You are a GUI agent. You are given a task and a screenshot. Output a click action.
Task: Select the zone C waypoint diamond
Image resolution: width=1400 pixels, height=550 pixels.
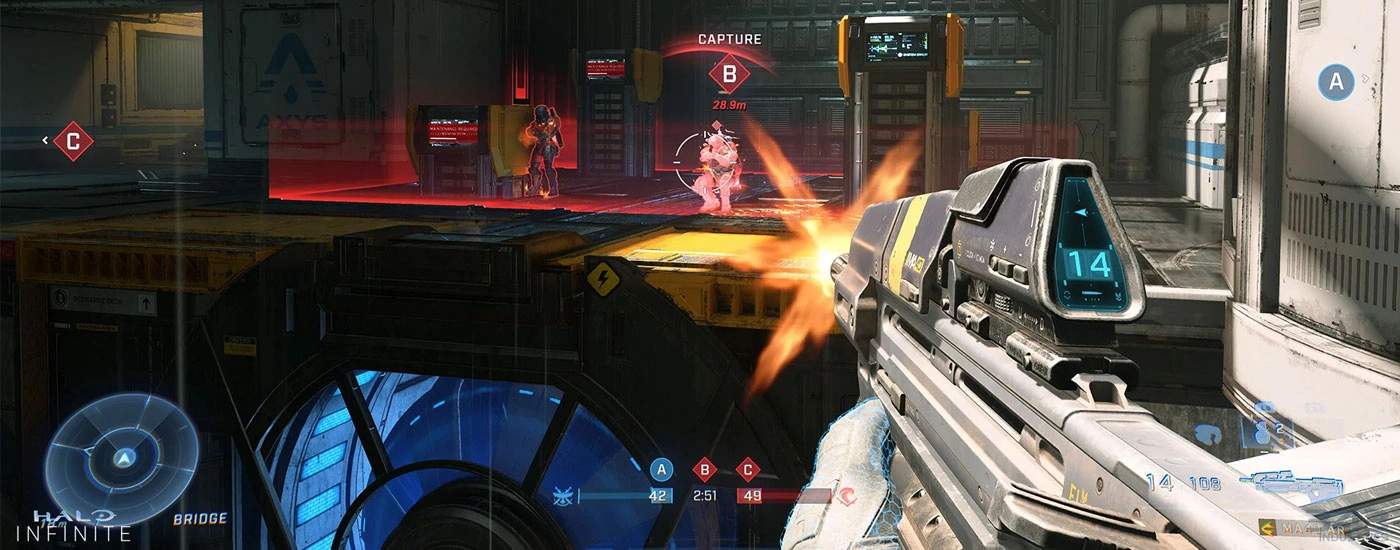tap(72, 141)
